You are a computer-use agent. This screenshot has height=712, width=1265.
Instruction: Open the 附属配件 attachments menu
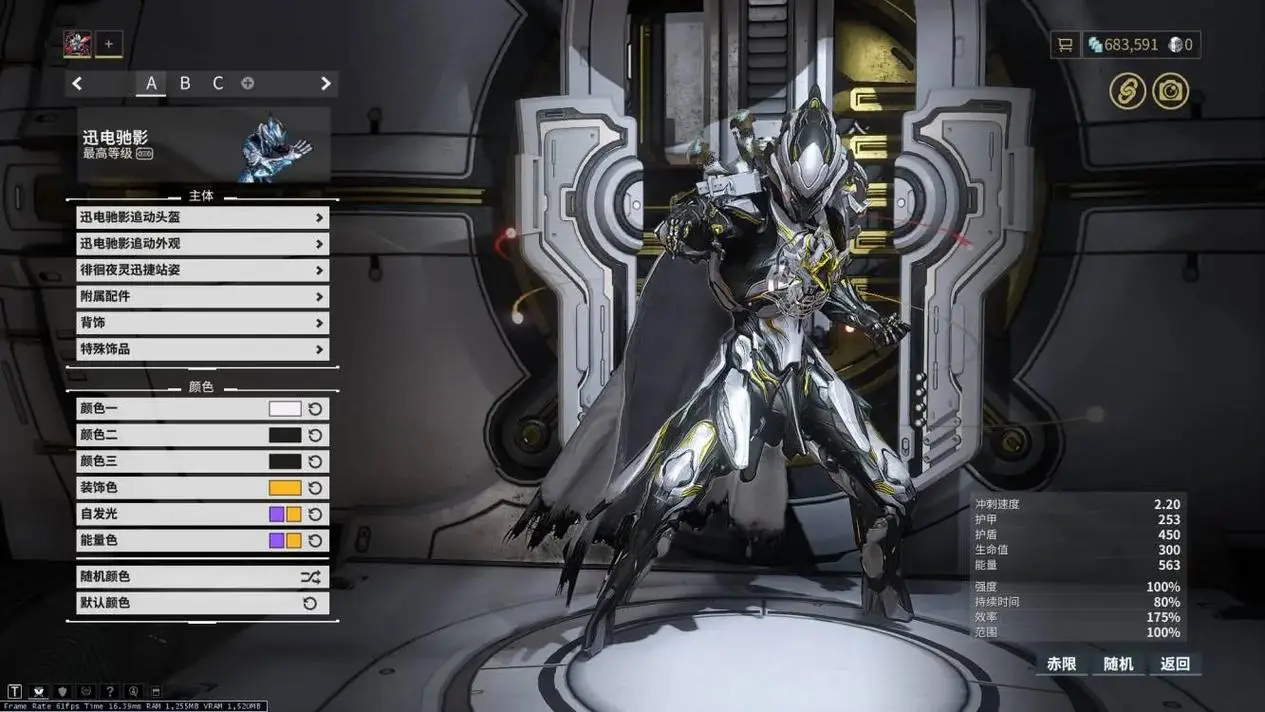pyautogui.click(x=202, y=296)
